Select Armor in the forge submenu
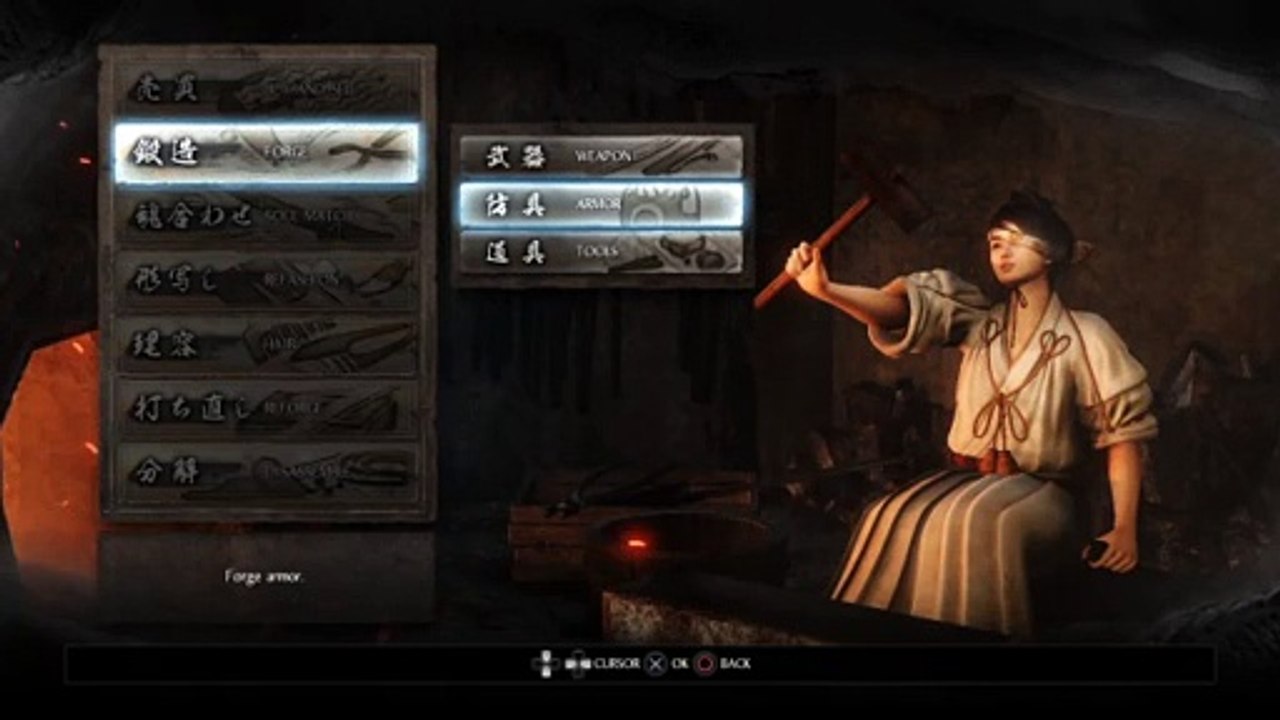Viewport: 1280px width, 720px height. (x=601, y=204)
